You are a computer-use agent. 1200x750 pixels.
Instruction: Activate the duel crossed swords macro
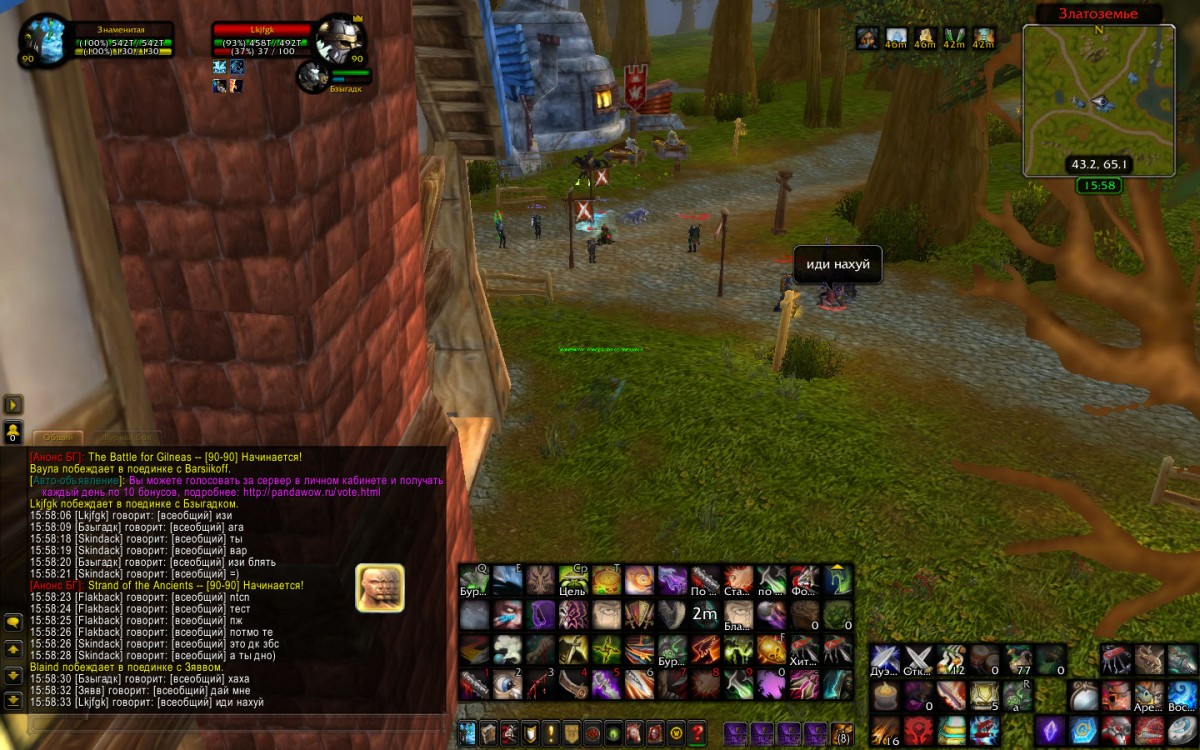pos(884,659)
